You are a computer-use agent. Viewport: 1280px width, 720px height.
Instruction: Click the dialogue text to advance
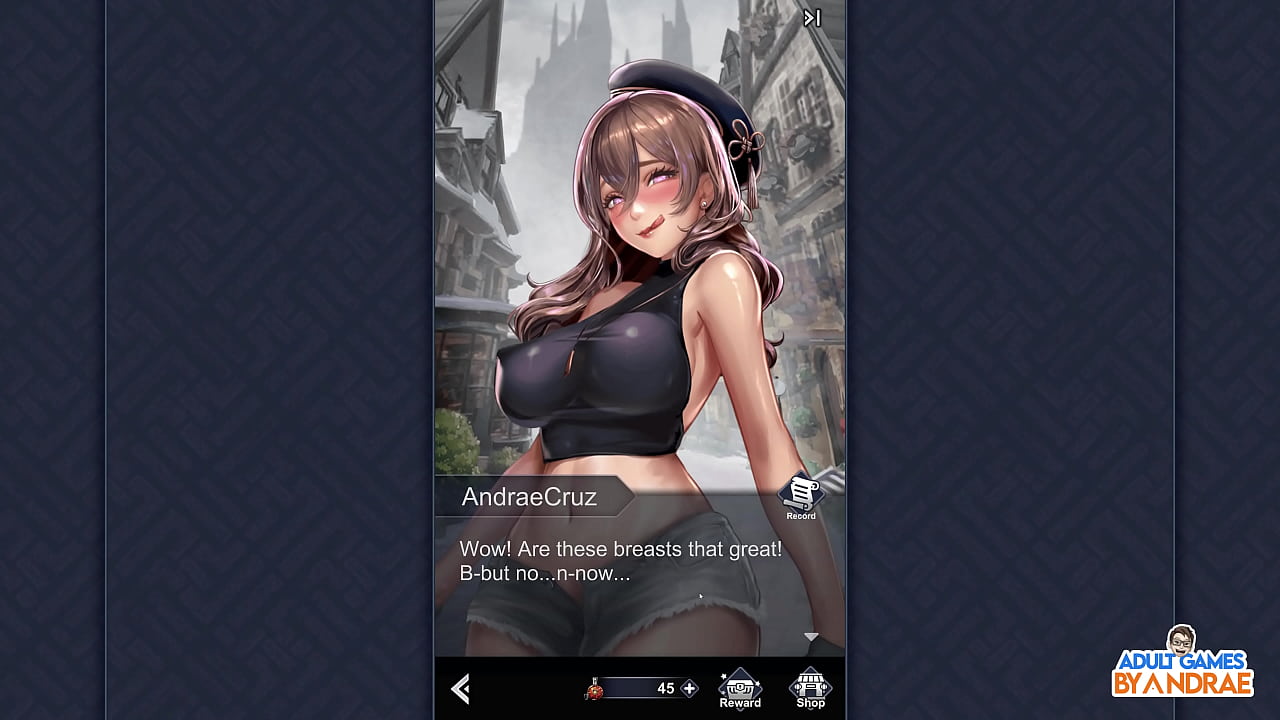click(x=620, y=560)
